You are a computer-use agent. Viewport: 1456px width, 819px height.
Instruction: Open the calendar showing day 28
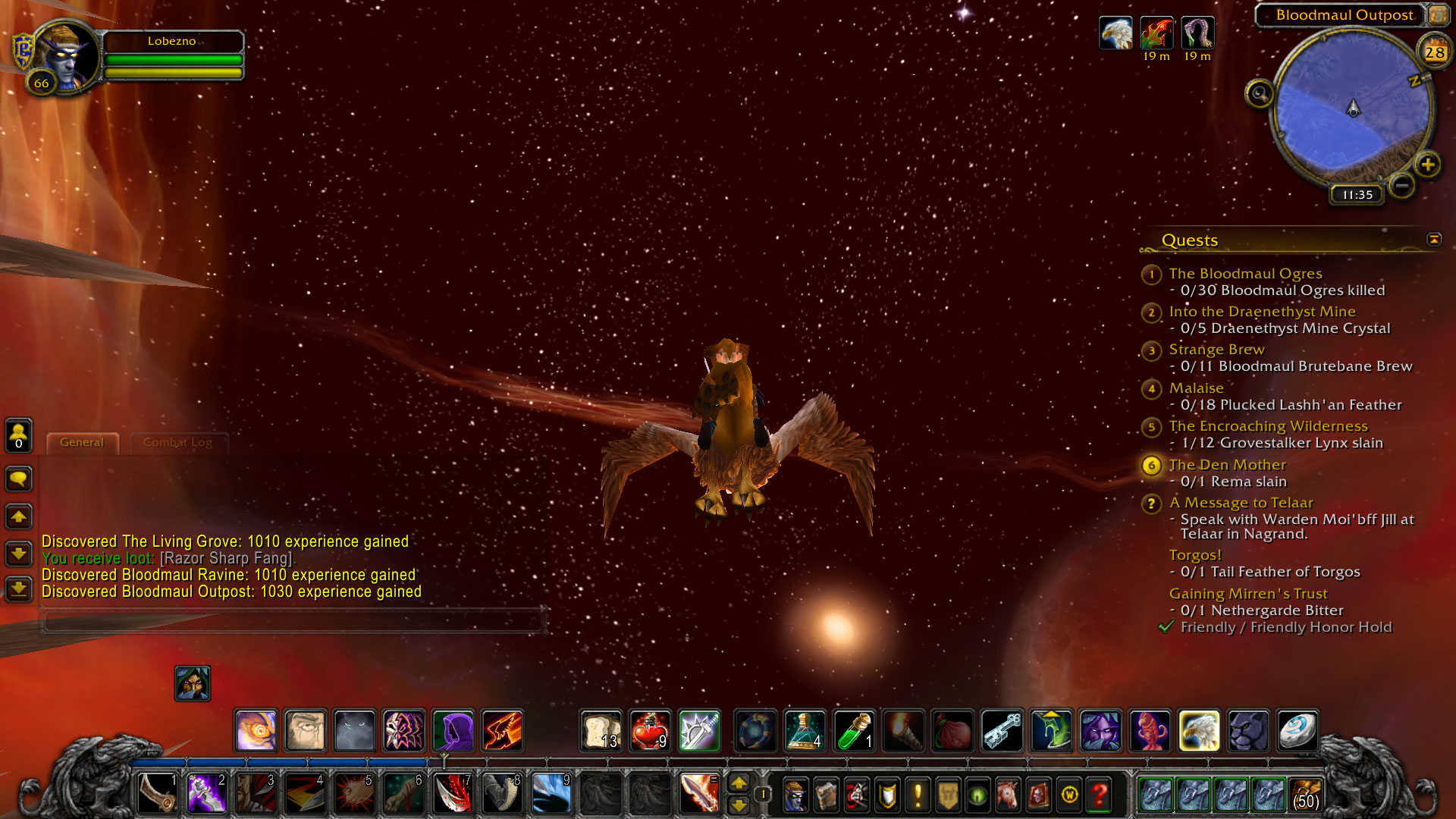(x=1433, y=52)
